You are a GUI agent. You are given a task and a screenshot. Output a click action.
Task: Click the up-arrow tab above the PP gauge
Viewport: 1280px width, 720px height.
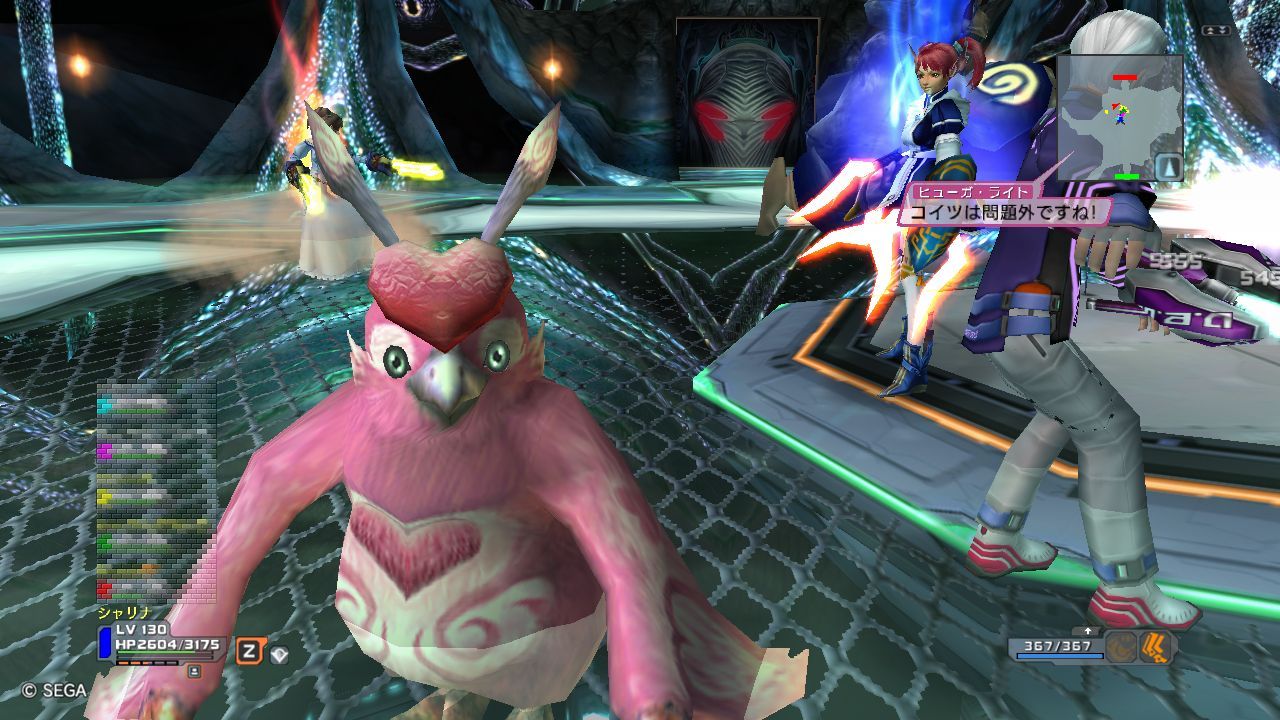point(1085,631)
